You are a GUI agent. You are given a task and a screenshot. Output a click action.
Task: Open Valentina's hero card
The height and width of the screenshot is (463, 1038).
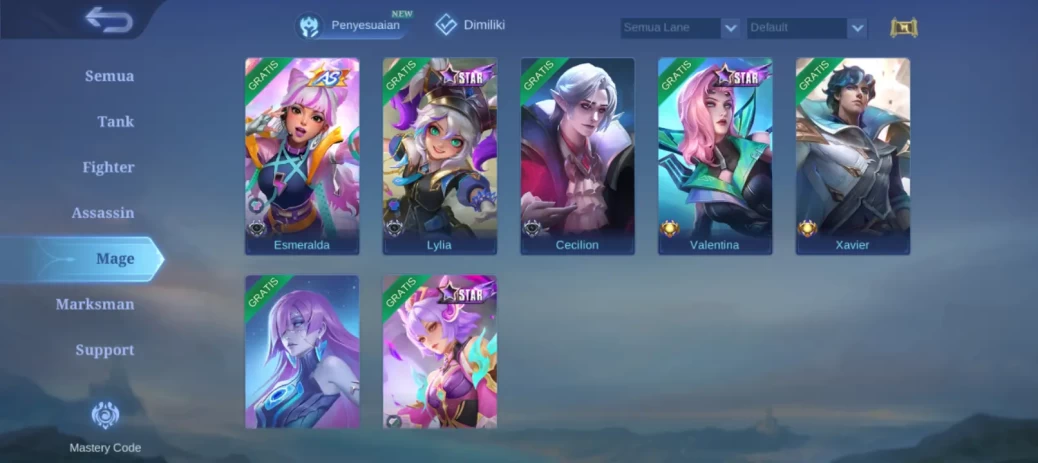[x=715, y=155]
